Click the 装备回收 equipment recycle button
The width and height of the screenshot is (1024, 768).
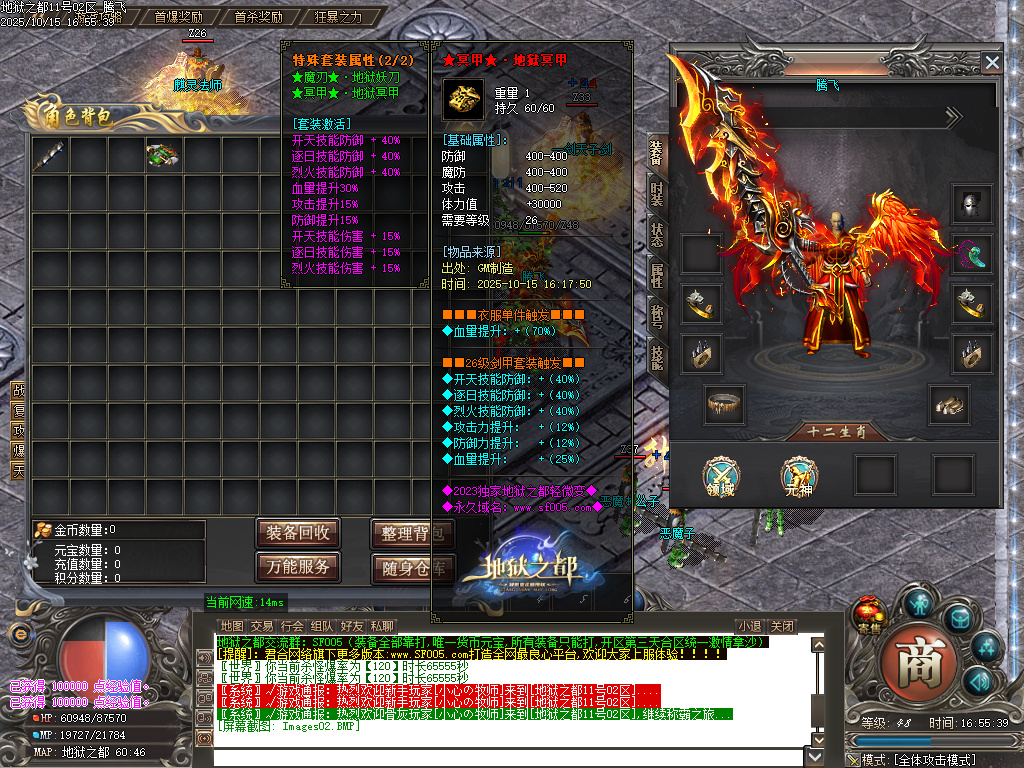pyautogui.click(x=297, y=533)
